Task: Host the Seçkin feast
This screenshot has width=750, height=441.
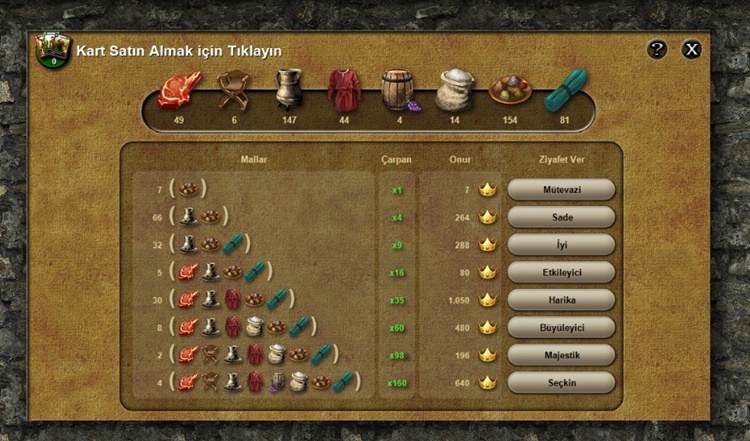Action: pos(561,382)
